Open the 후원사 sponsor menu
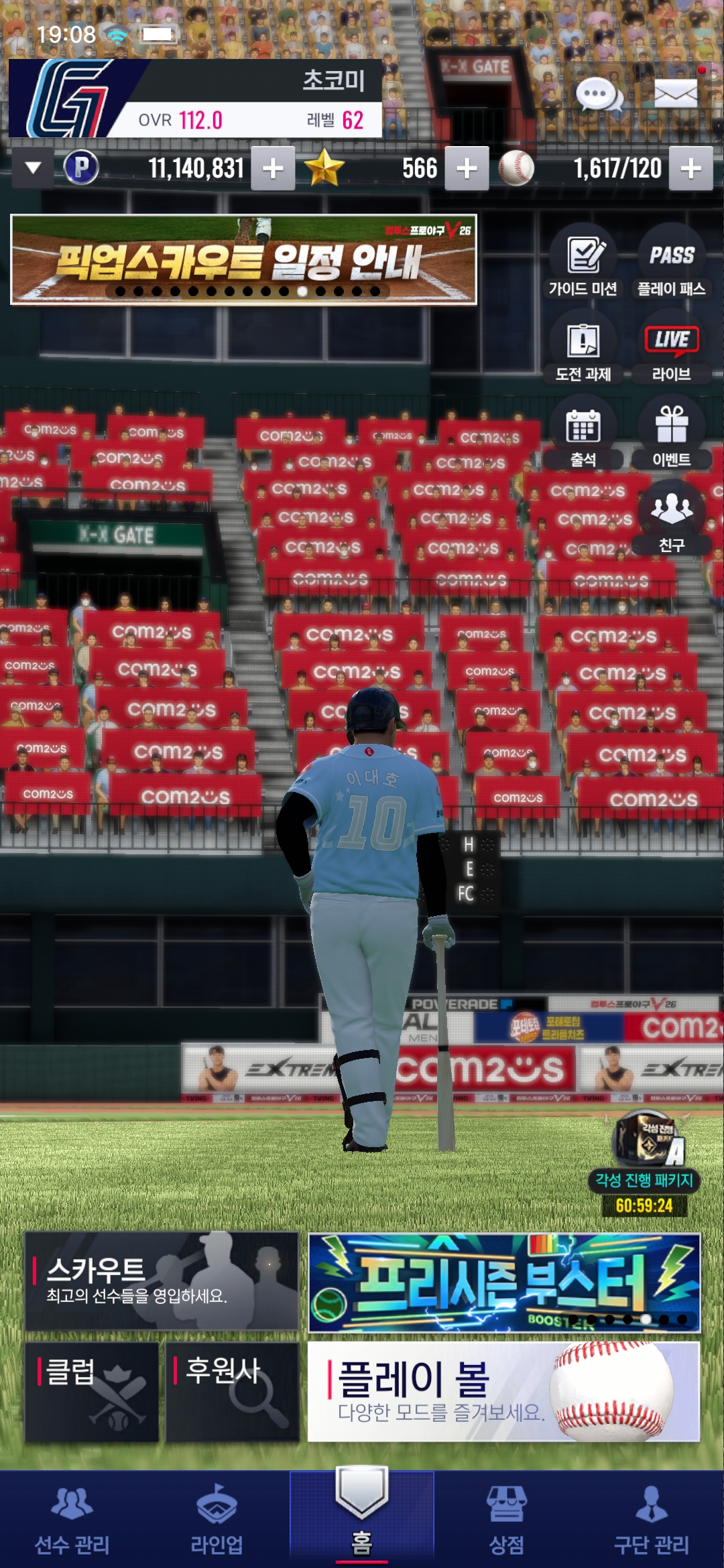Image resolution: width=724 pixels, height=1568 pixels. (x=232, y=1391)
